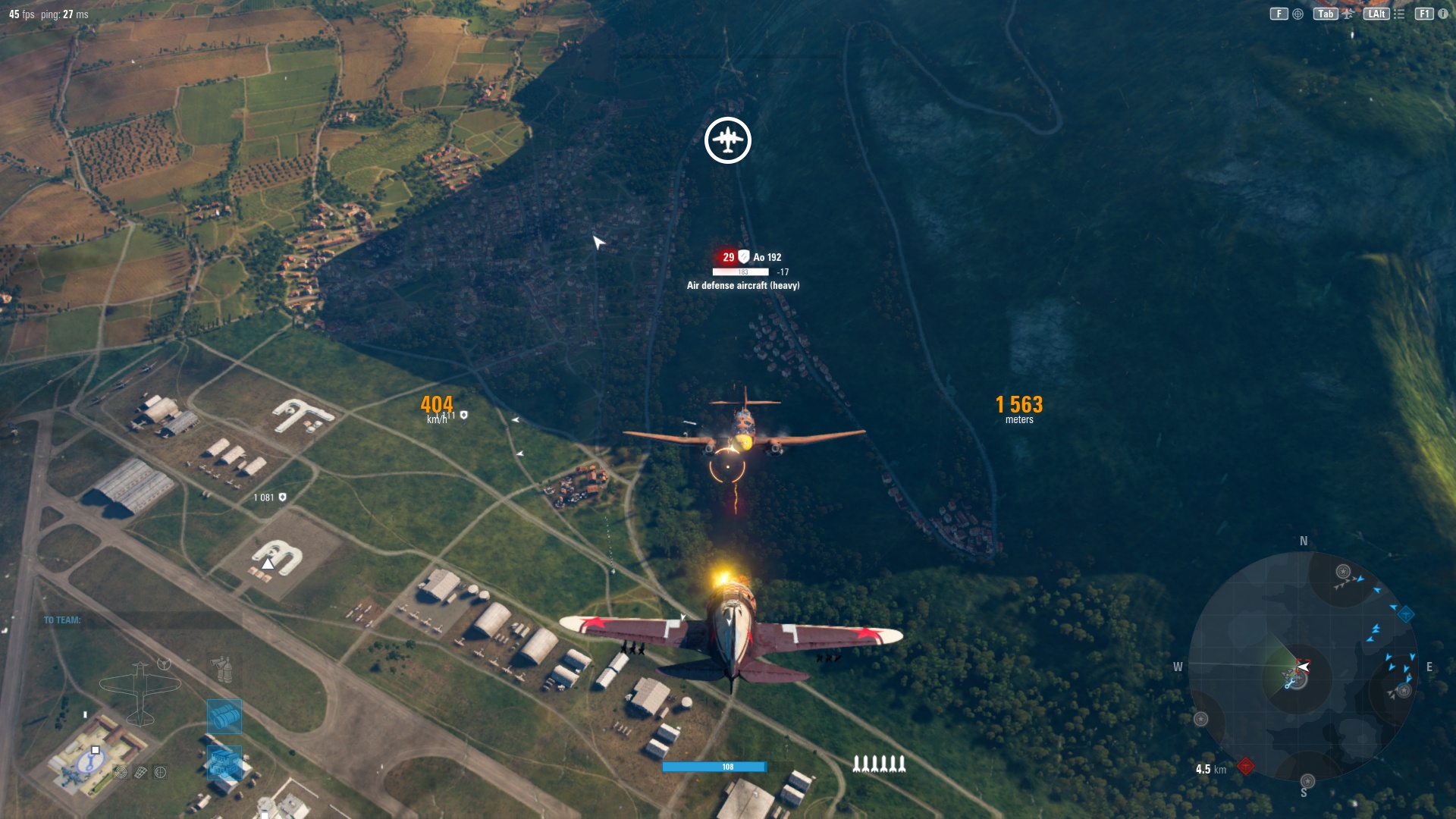
Task: Select the targeting reticle icon next to F key
Action: click(1298, 14)
